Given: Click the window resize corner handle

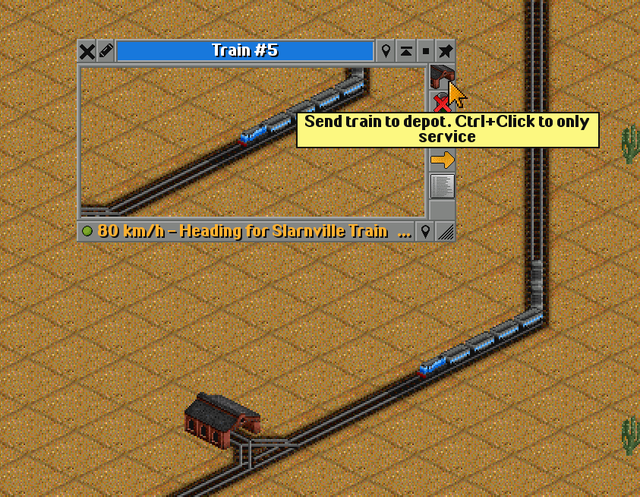Looking at the screenshot, I should [445, 231].
